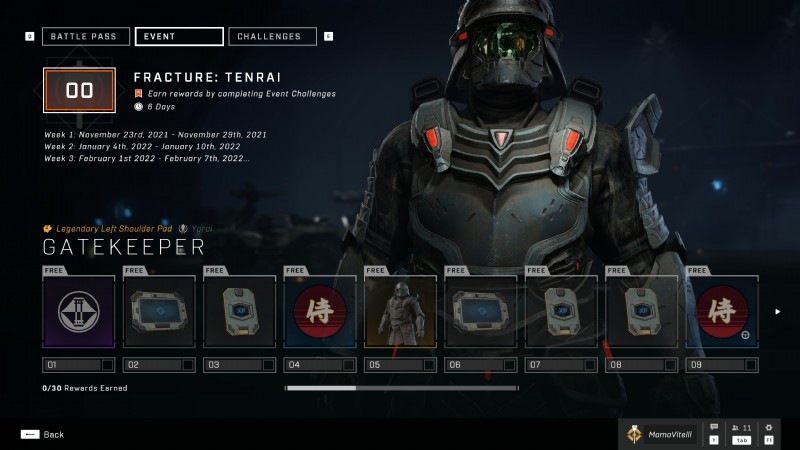
Task: Open the Challenges tab
Action: point(272,37)
